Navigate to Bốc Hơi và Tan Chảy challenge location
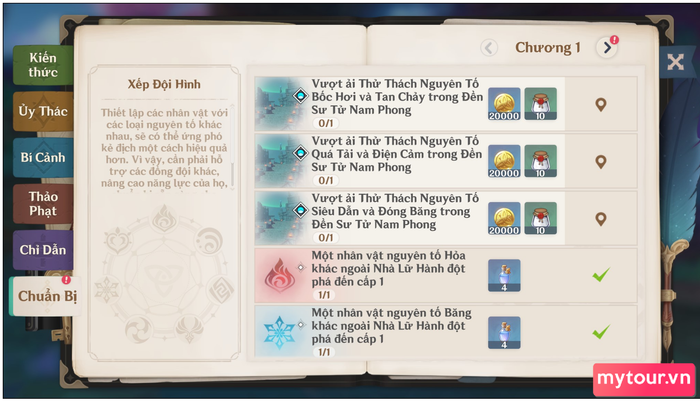The height and width of the screenshot is (403, 700). coord(601,104)
